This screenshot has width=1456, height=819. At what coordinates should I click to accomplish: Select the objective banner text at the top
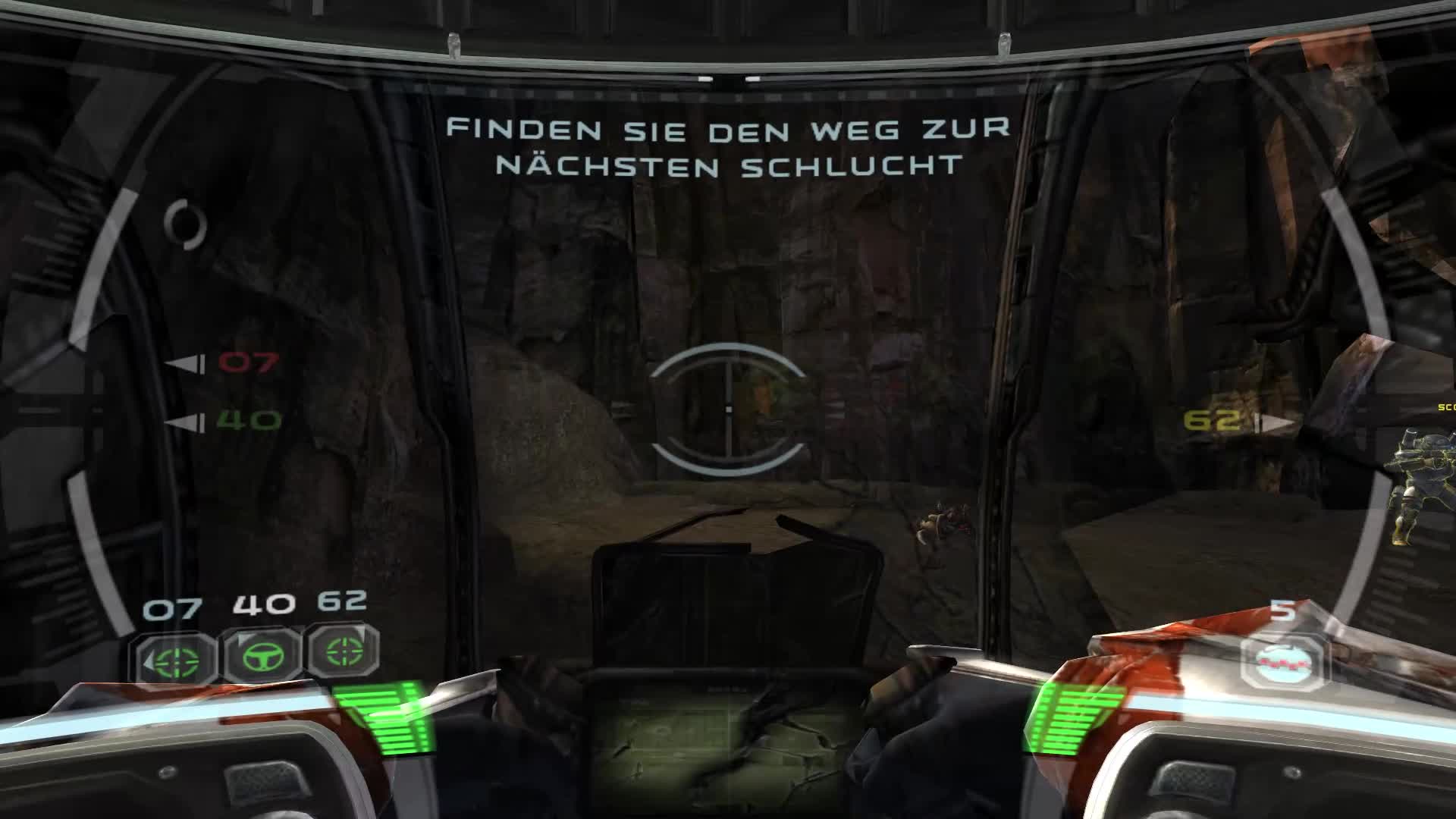pyautogui.click(x=728, y=148)
